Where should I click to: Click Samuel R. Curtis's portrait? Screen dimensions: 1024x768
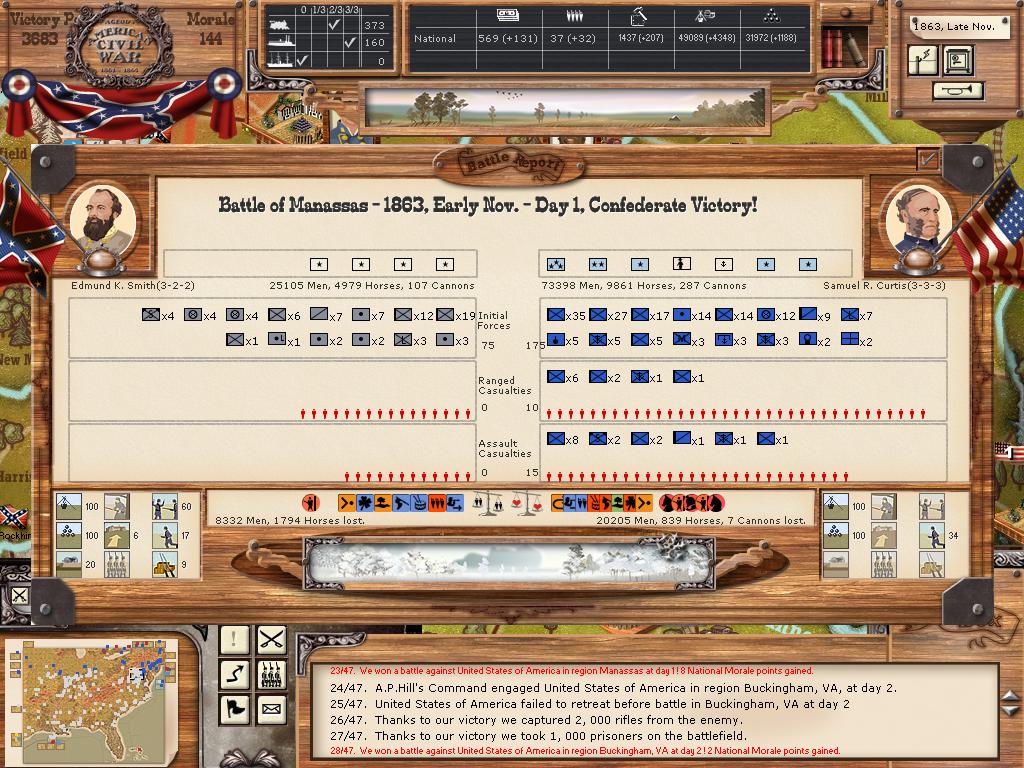coord(918,216)
